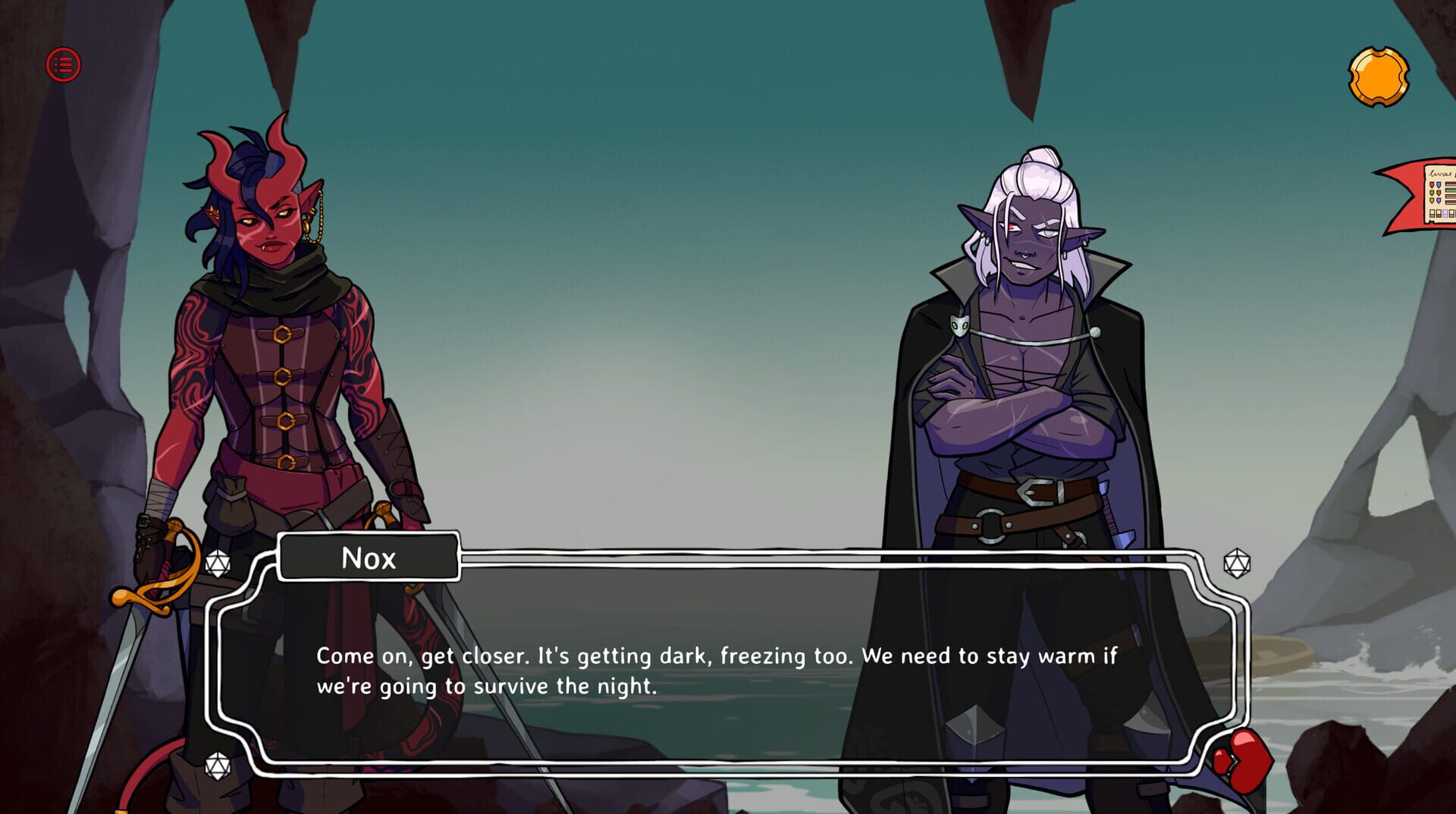Toggle the blue shield badge on the stat sheet

pos(1439,184)
